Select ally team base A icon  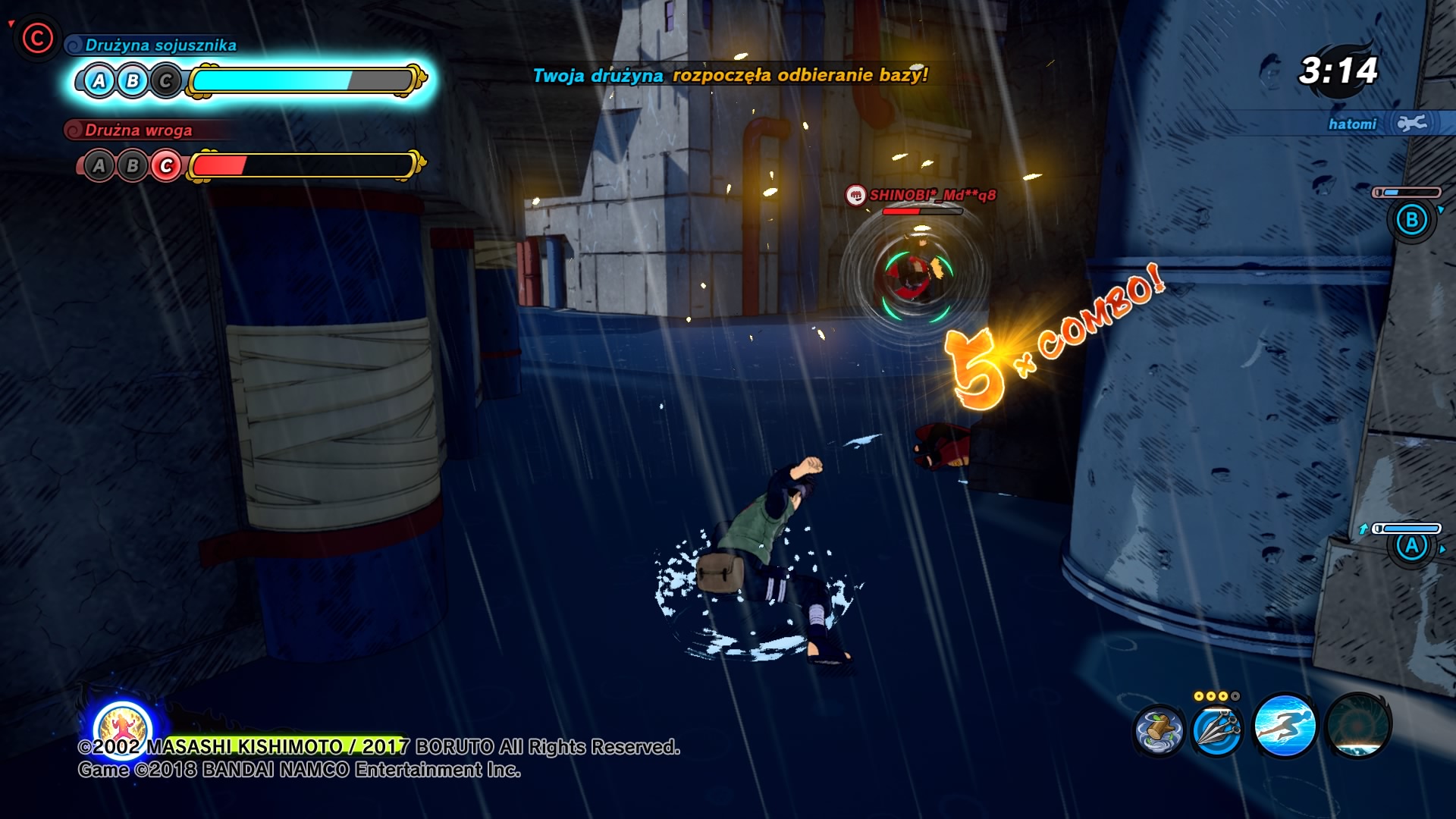(x=99, y=81)
